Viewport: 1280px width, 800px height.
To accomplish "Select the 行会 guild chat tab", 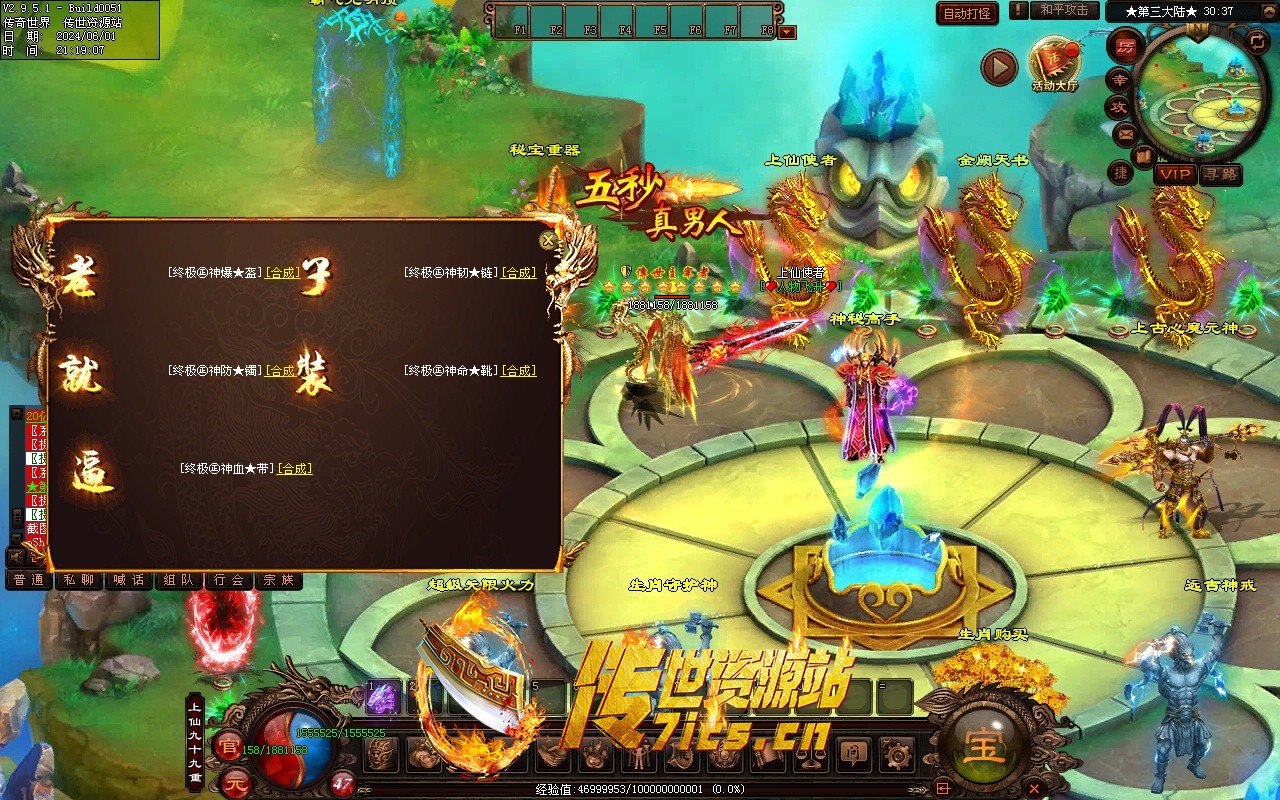I will click(x=229, y=580).
